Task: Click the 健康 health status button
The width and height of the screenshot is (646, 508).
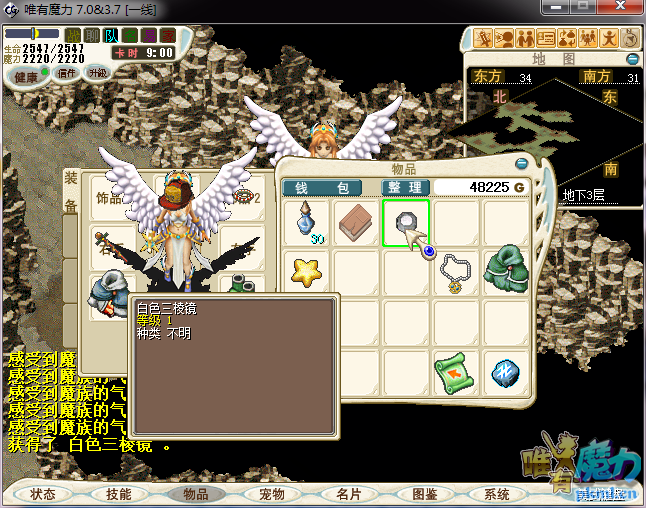Action: 27,77
